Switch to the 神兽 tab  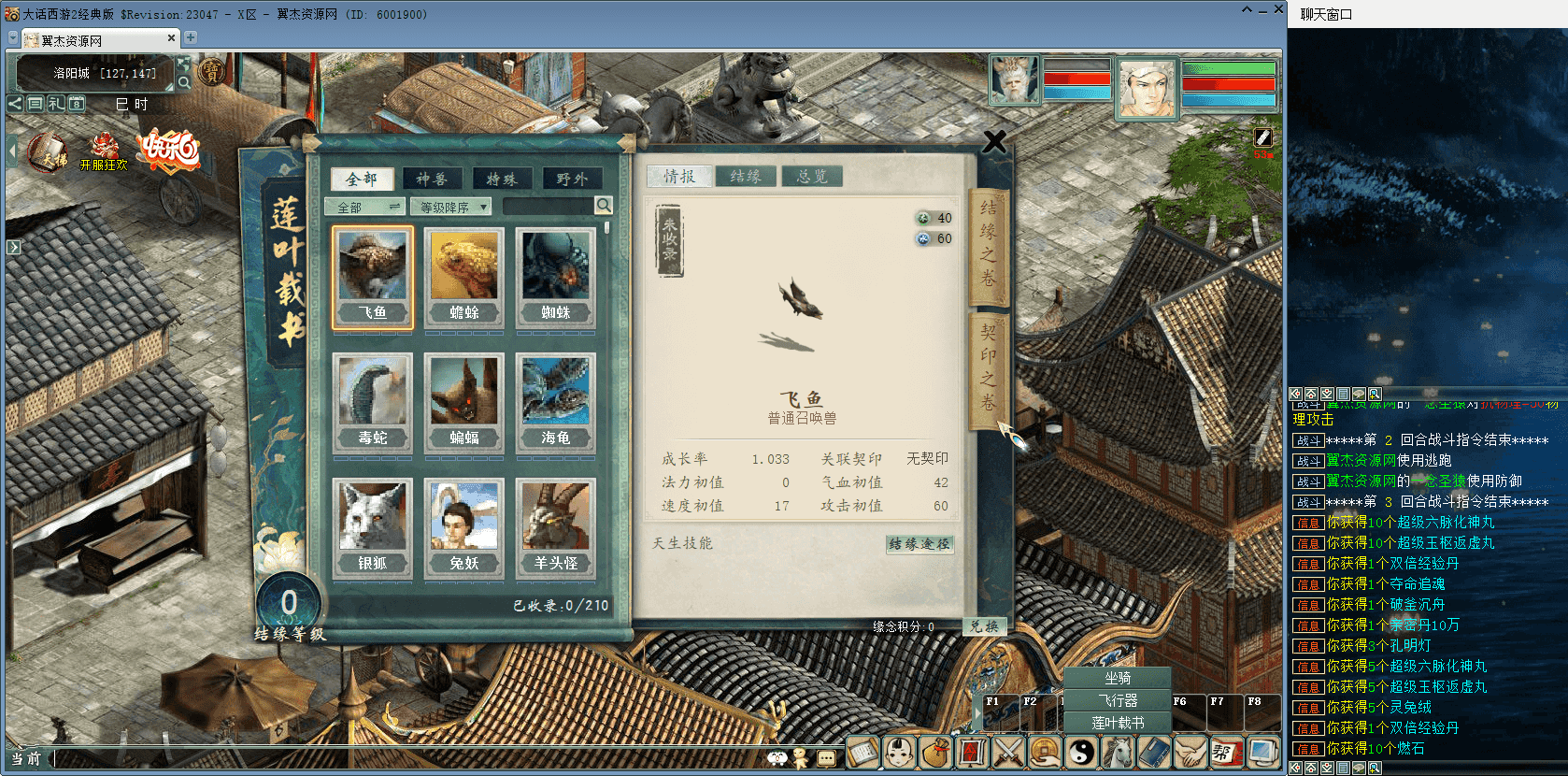point(432,179)
